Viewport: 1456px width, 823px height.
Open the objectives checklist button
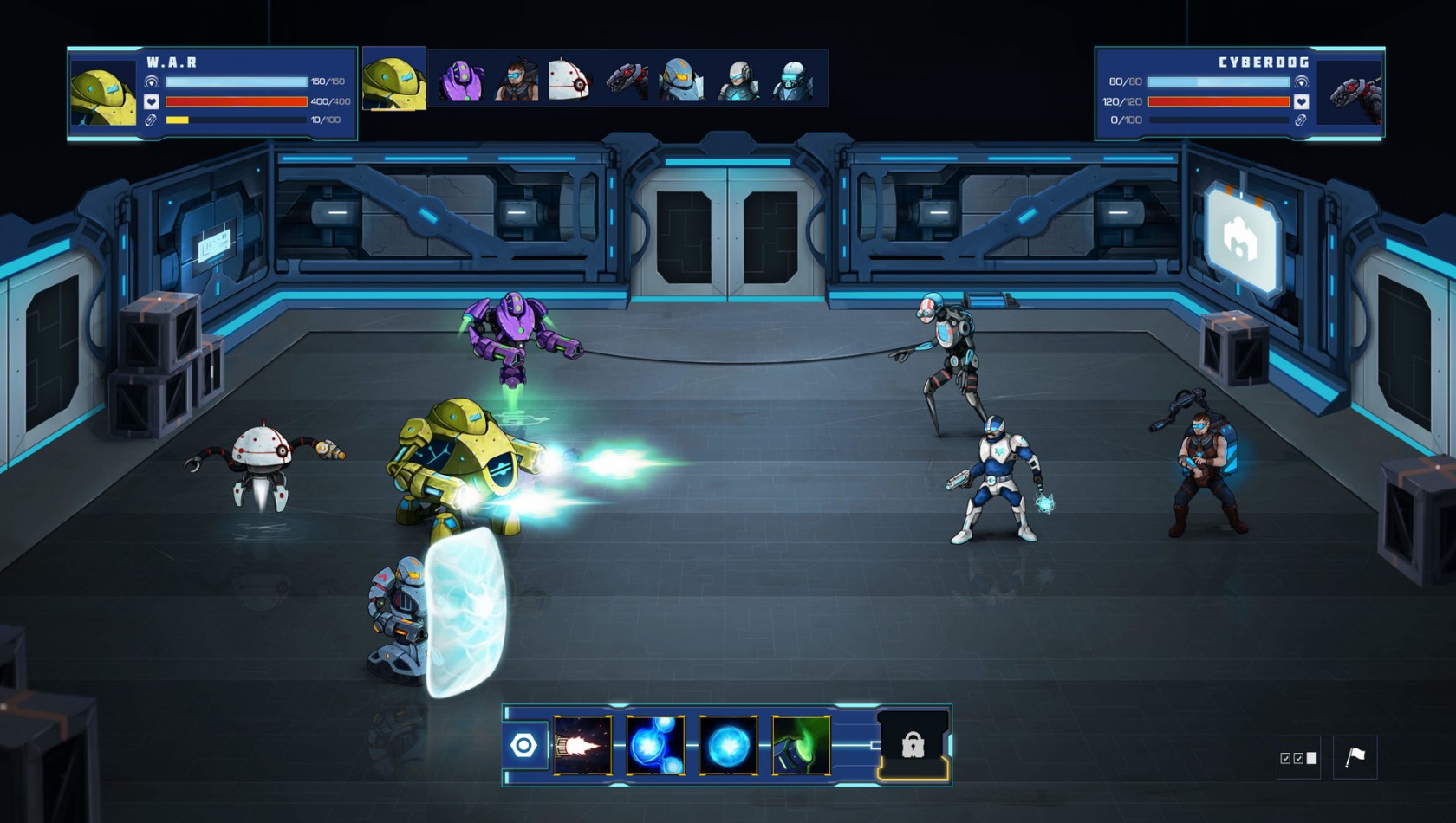point(1298,758)
